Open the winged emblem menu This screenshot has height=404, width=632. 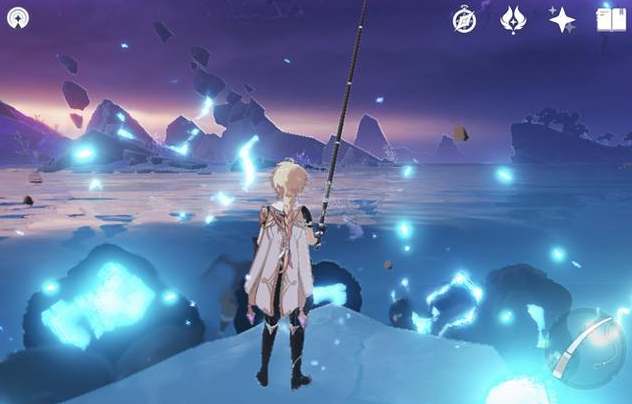coord(513,20)
